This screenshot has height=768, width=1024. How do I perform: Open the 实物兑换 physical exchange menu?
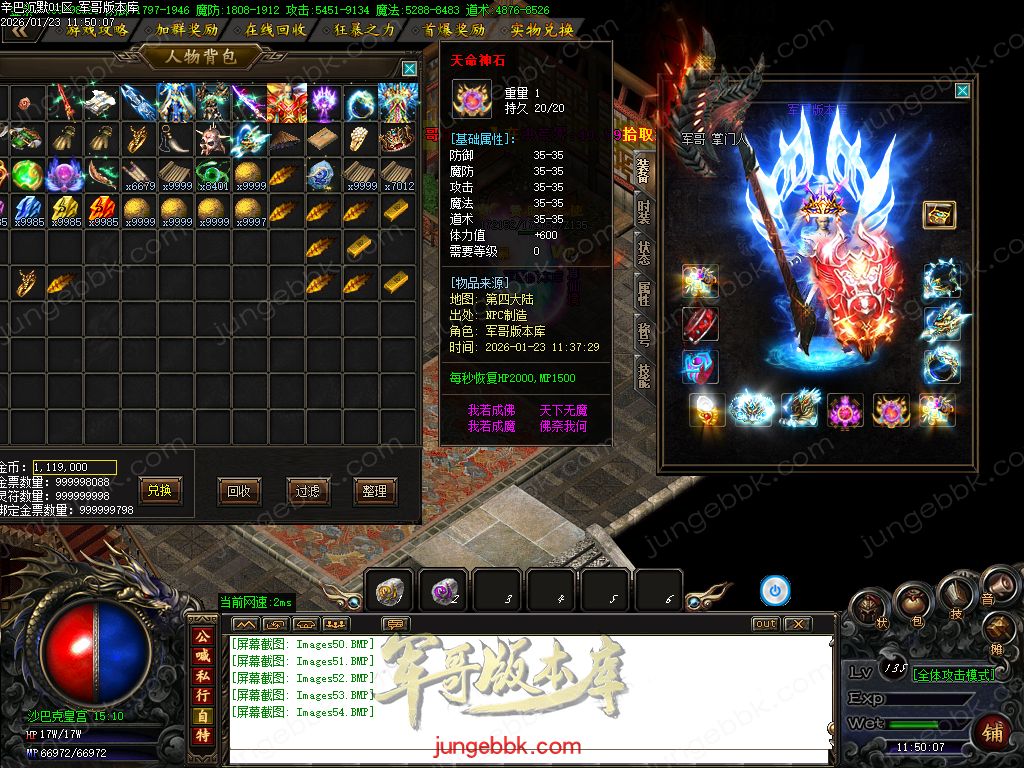pos(541,30)
